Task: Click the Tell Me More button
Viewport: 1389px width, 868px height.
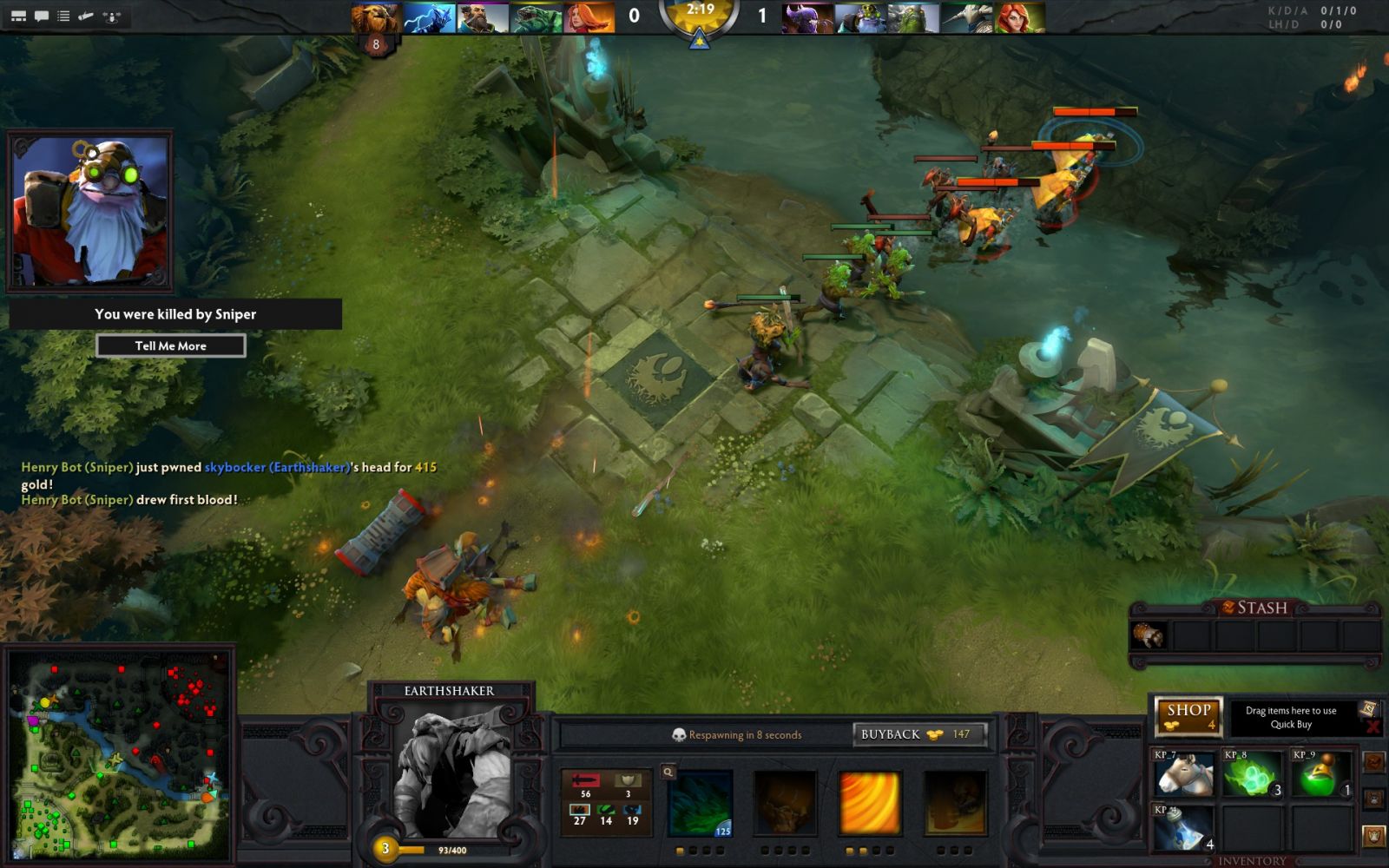Action: pos(171,345)
